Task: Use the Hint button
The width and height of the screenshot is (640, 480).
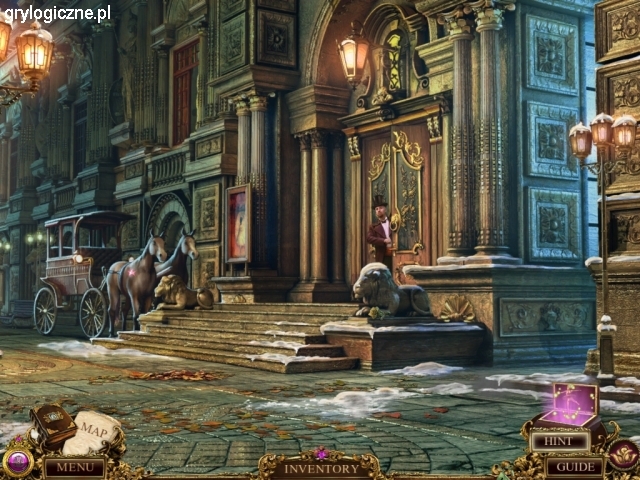Action: coord(560,441)
